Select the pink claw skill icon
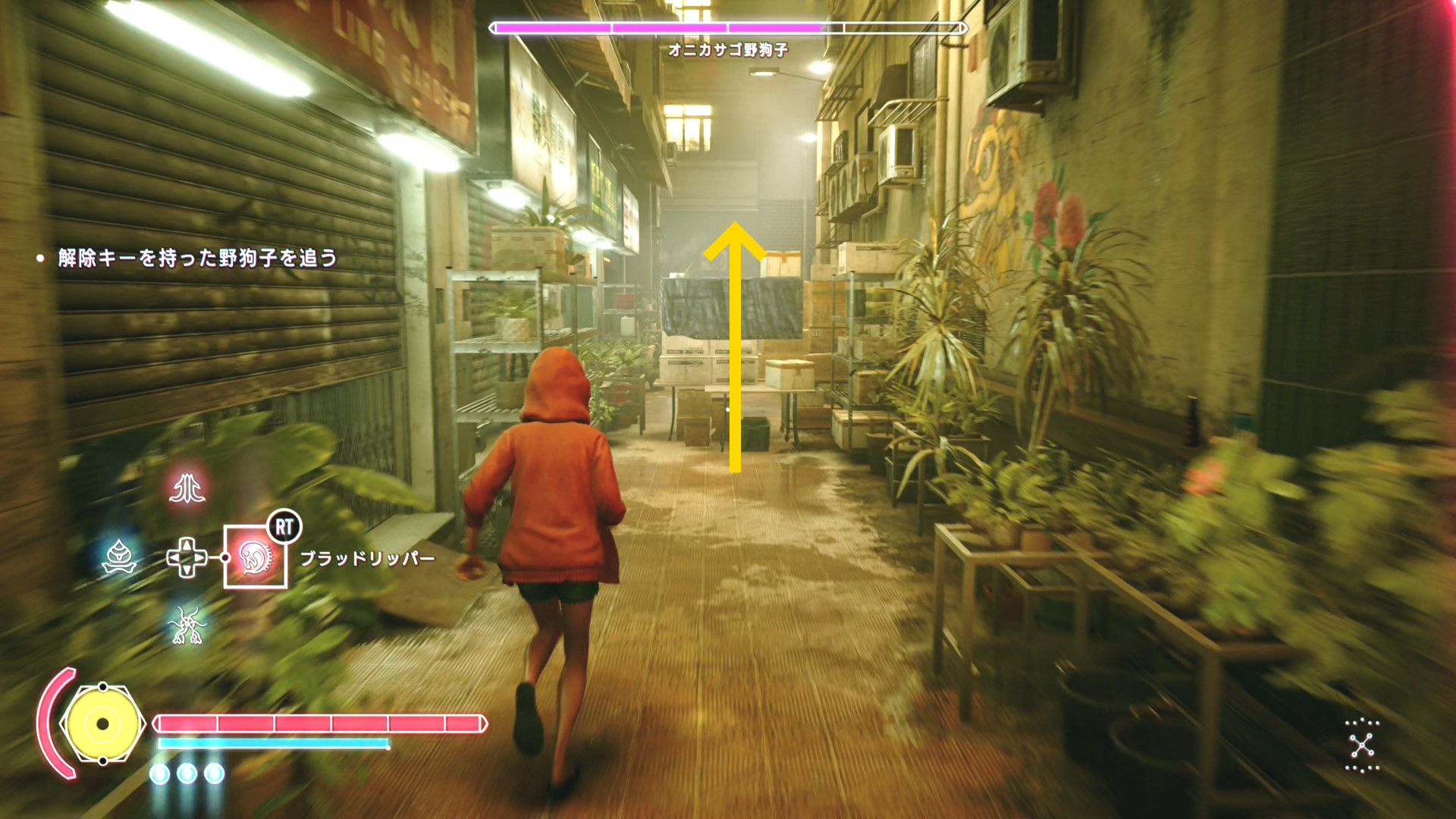Screen dimensions: 1456x819 click(187, 488)
